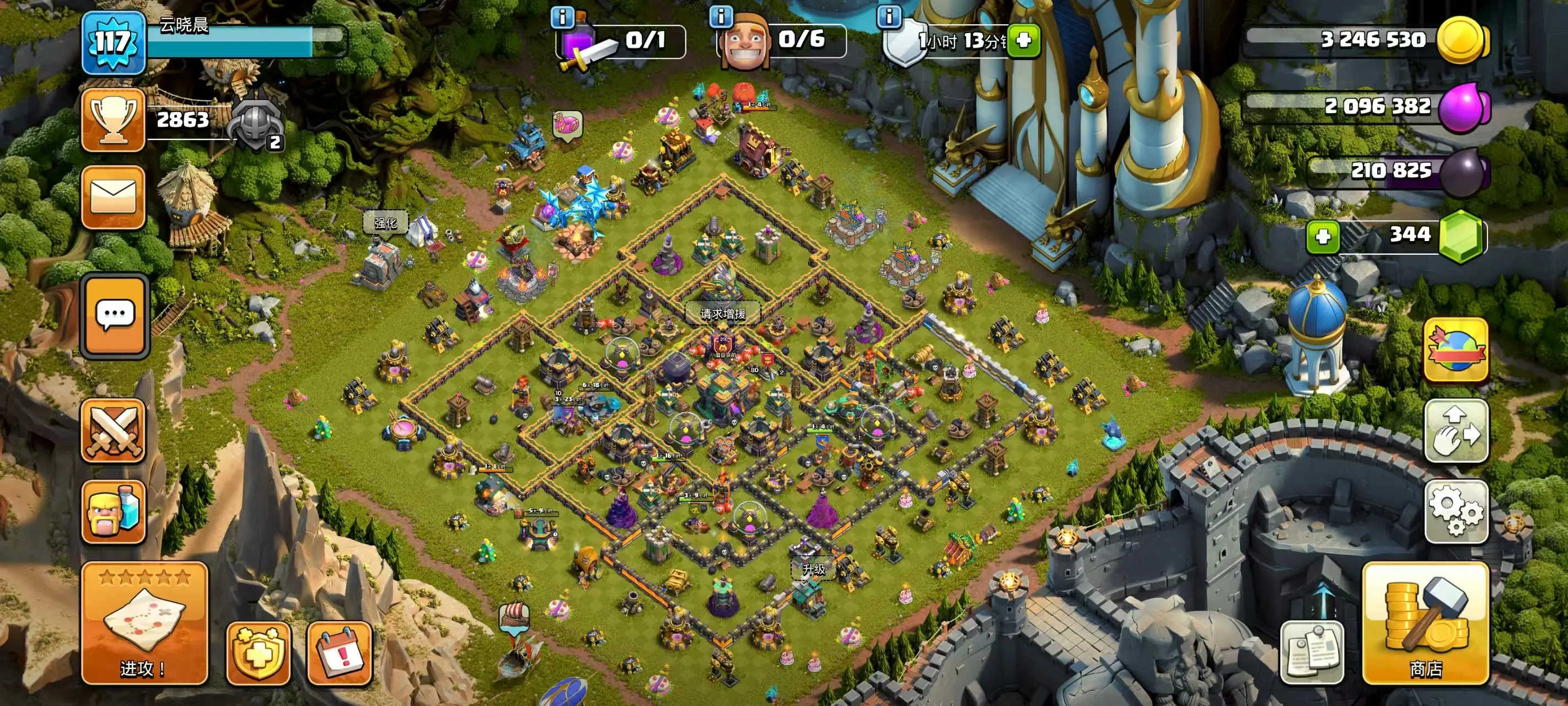Open the clipboard notes button
The height and width of the screenshot is (706, 1568).
[1312, 652]
